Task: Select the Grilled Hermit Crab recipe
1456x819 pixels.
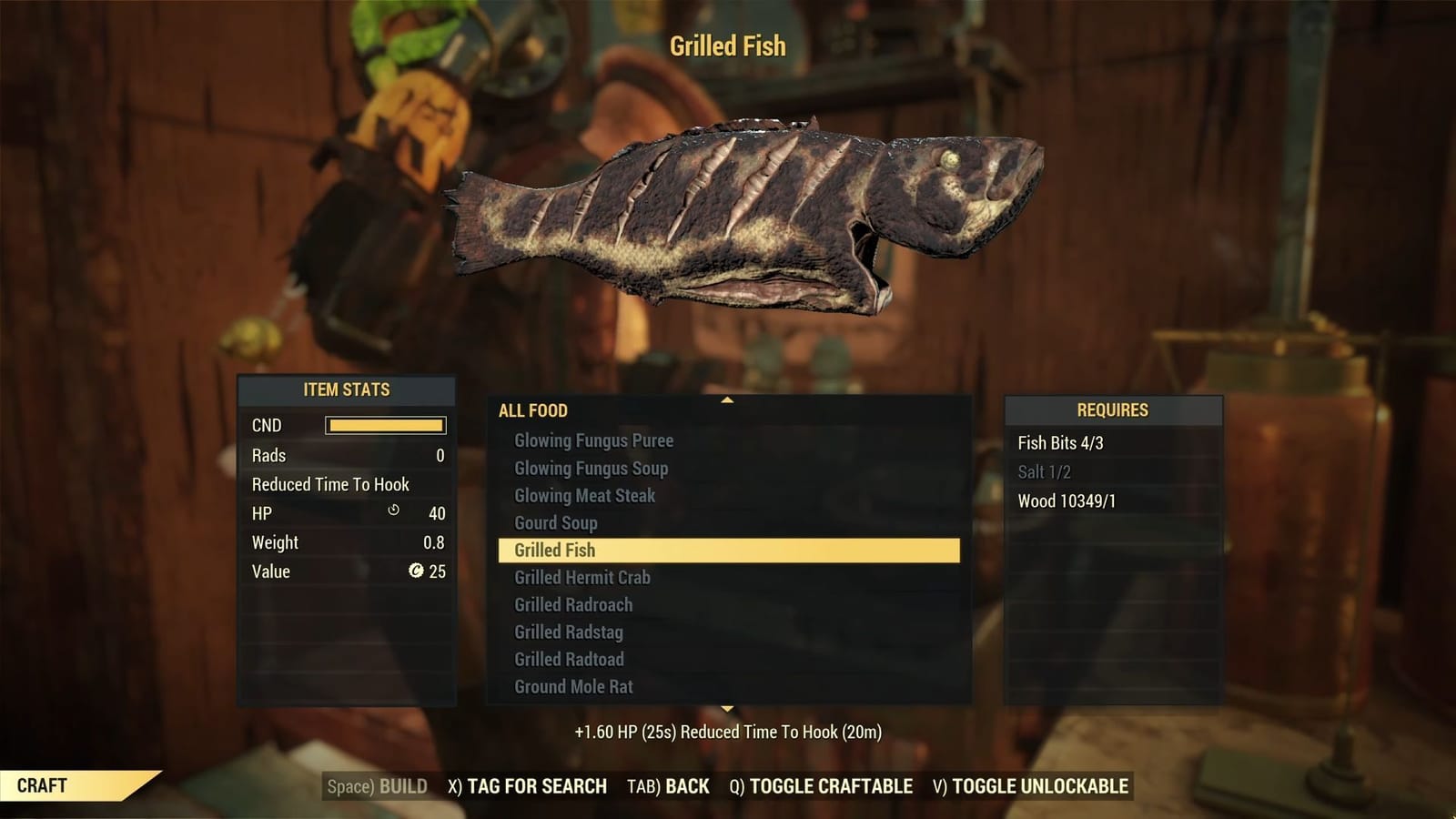Action: coord(581,578)
